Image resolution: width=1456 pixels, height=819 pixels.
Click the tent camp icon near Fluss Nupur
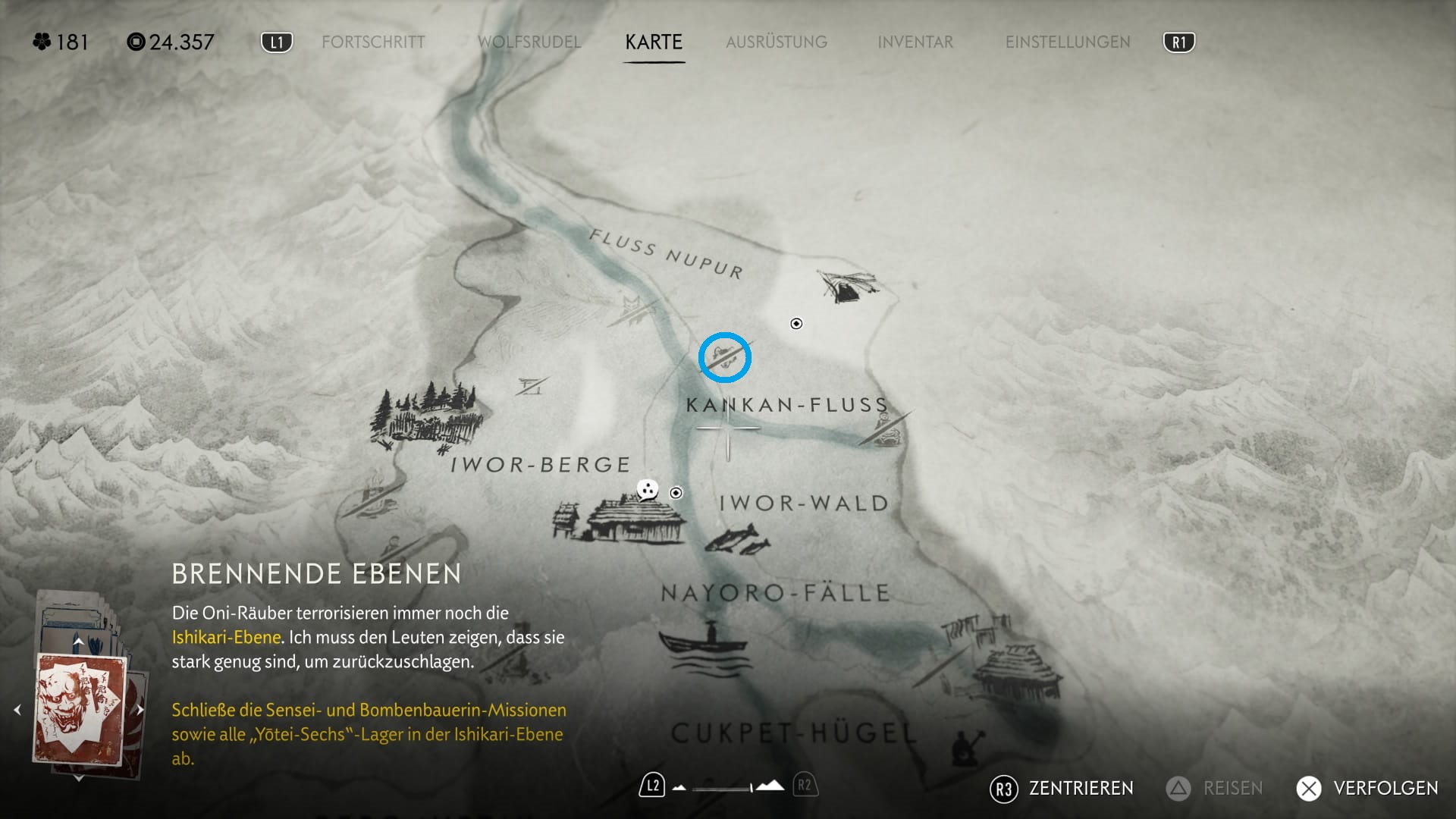coord(847,286)
